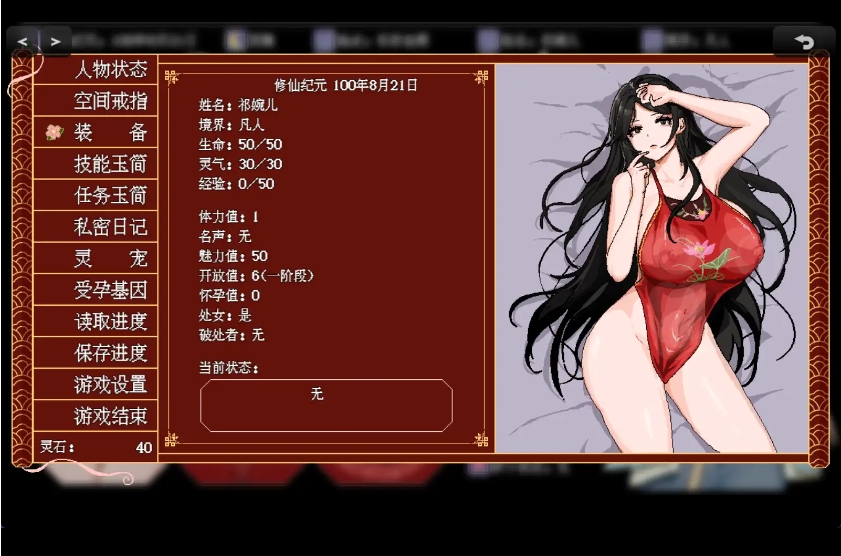Click the back arrow button at top right
Image resolution: width=841 pixels, height=556 pixels.
tap(803, 42)
